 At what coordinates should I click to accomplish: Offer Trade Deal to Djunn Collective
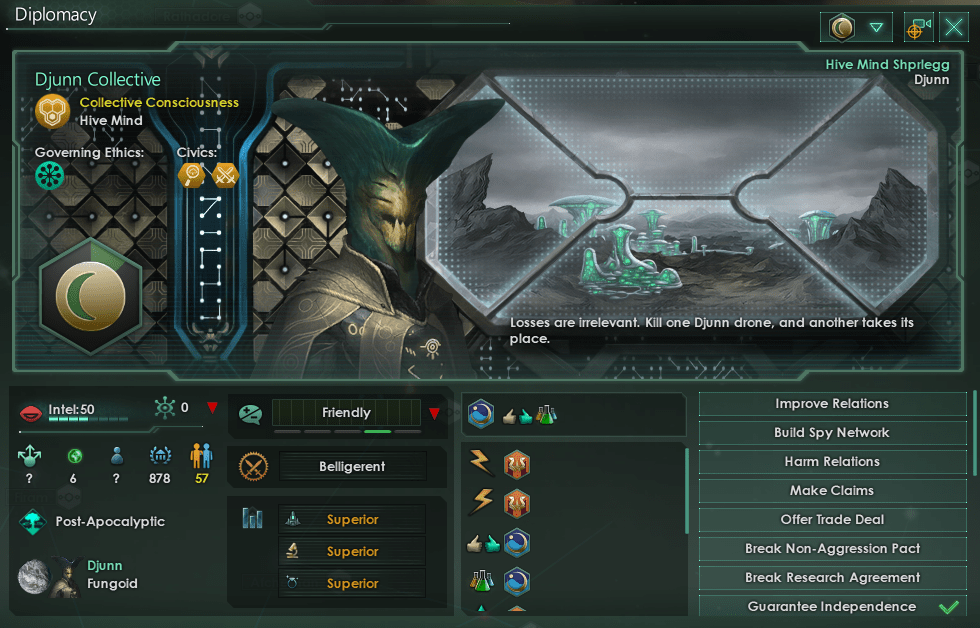click(832, 520)
